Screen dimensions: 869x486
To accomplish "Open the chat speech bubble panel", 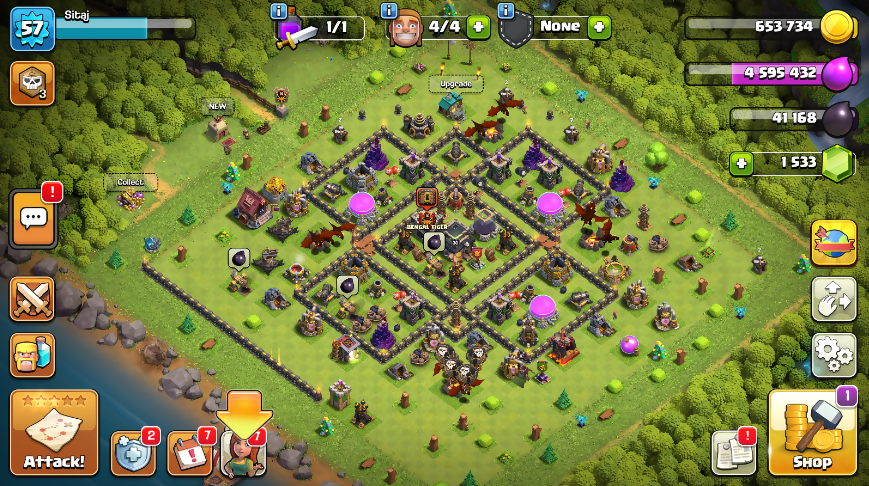I will (x=32, y=219).
